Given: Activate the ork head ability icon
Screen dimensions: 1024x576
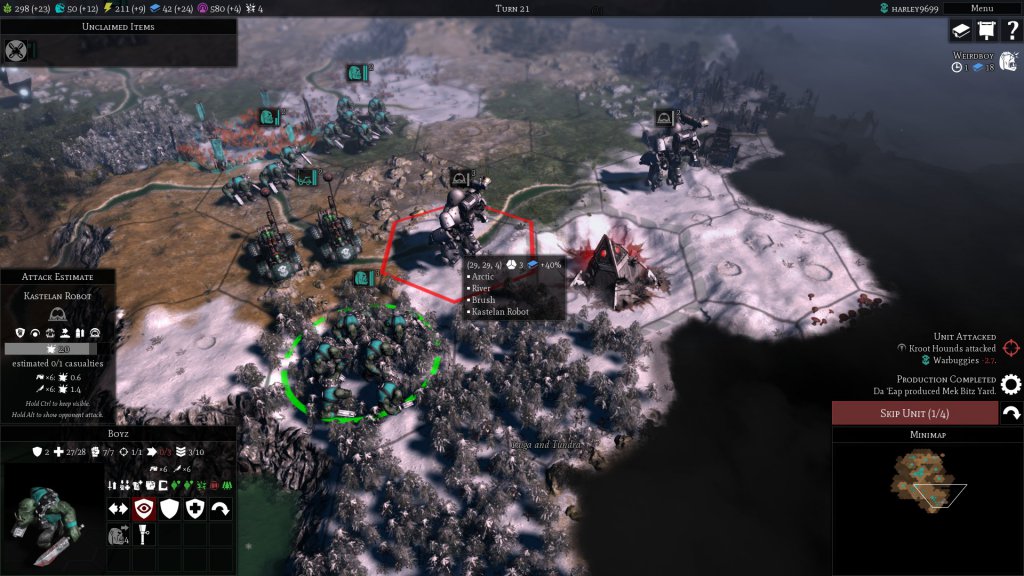Looking at the screenshot, I should point(118,535).
